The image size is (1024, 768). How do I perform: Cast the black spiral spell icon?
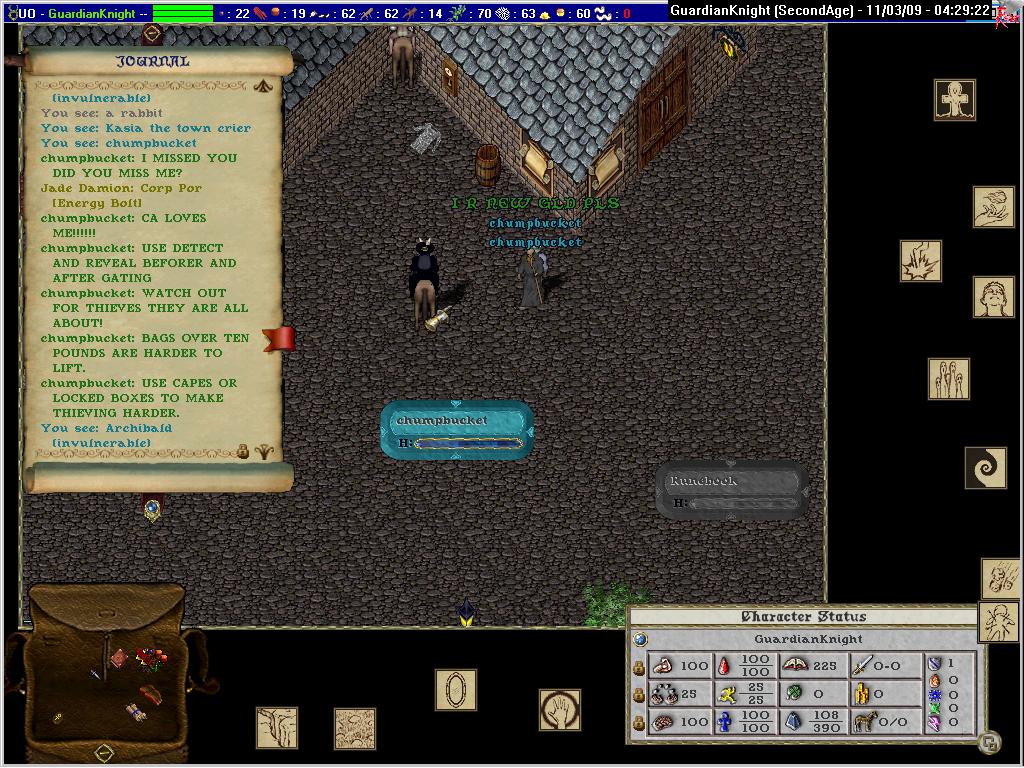coord(985,467)
